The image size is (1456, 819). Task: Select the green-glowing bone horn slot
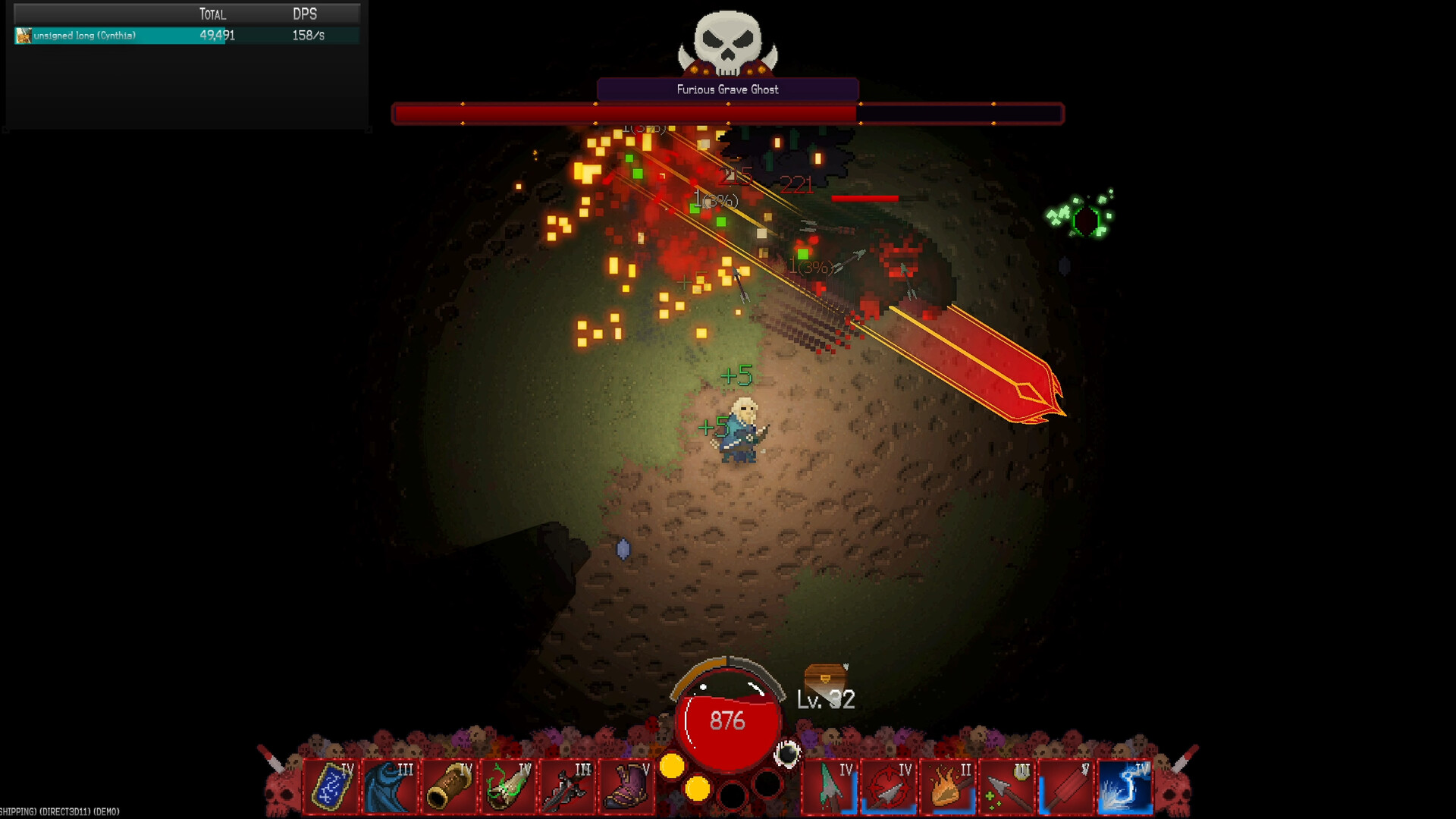point(509,787)
